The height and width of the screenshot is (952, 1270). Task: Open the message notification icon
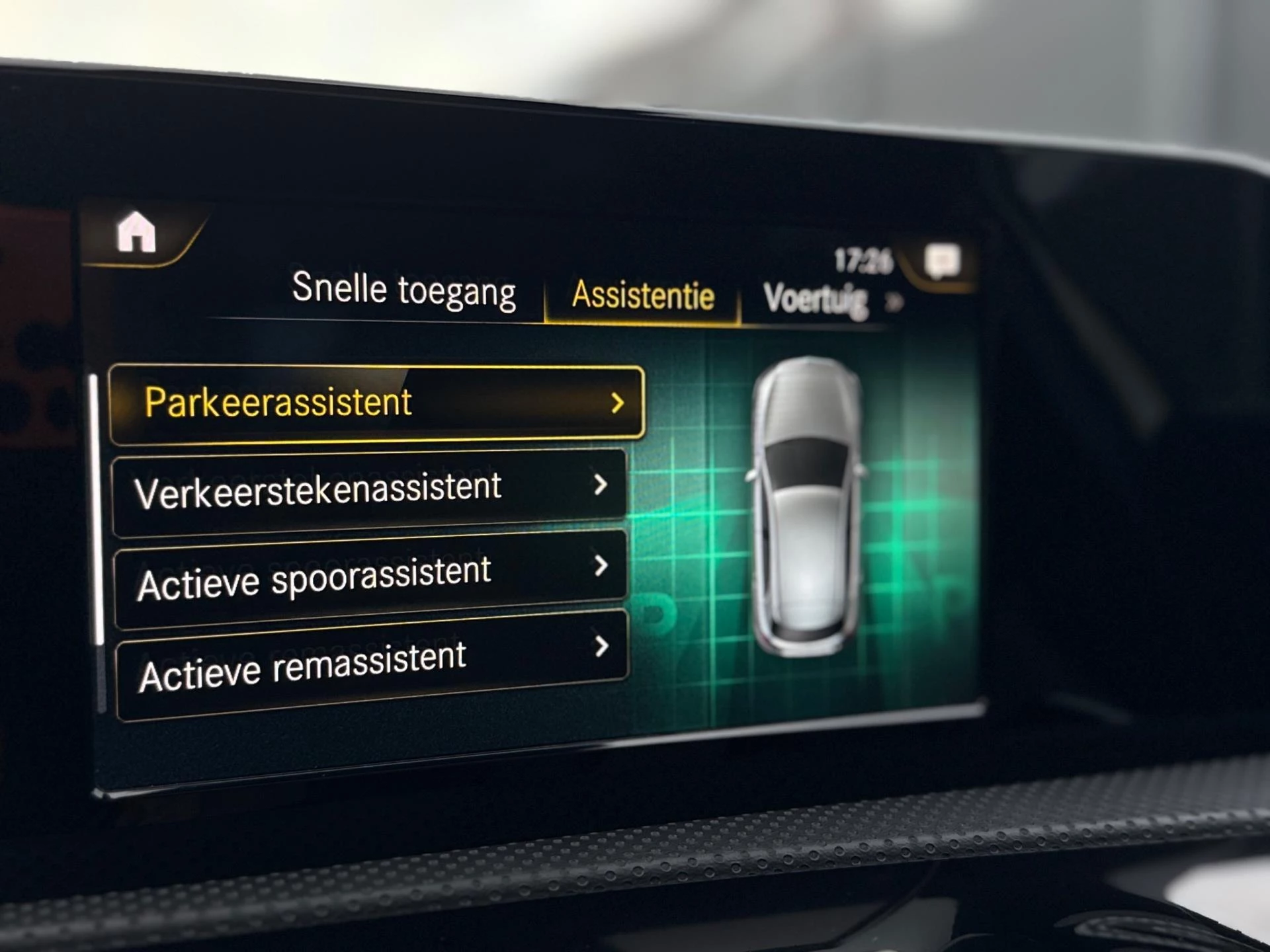[942, 260]
